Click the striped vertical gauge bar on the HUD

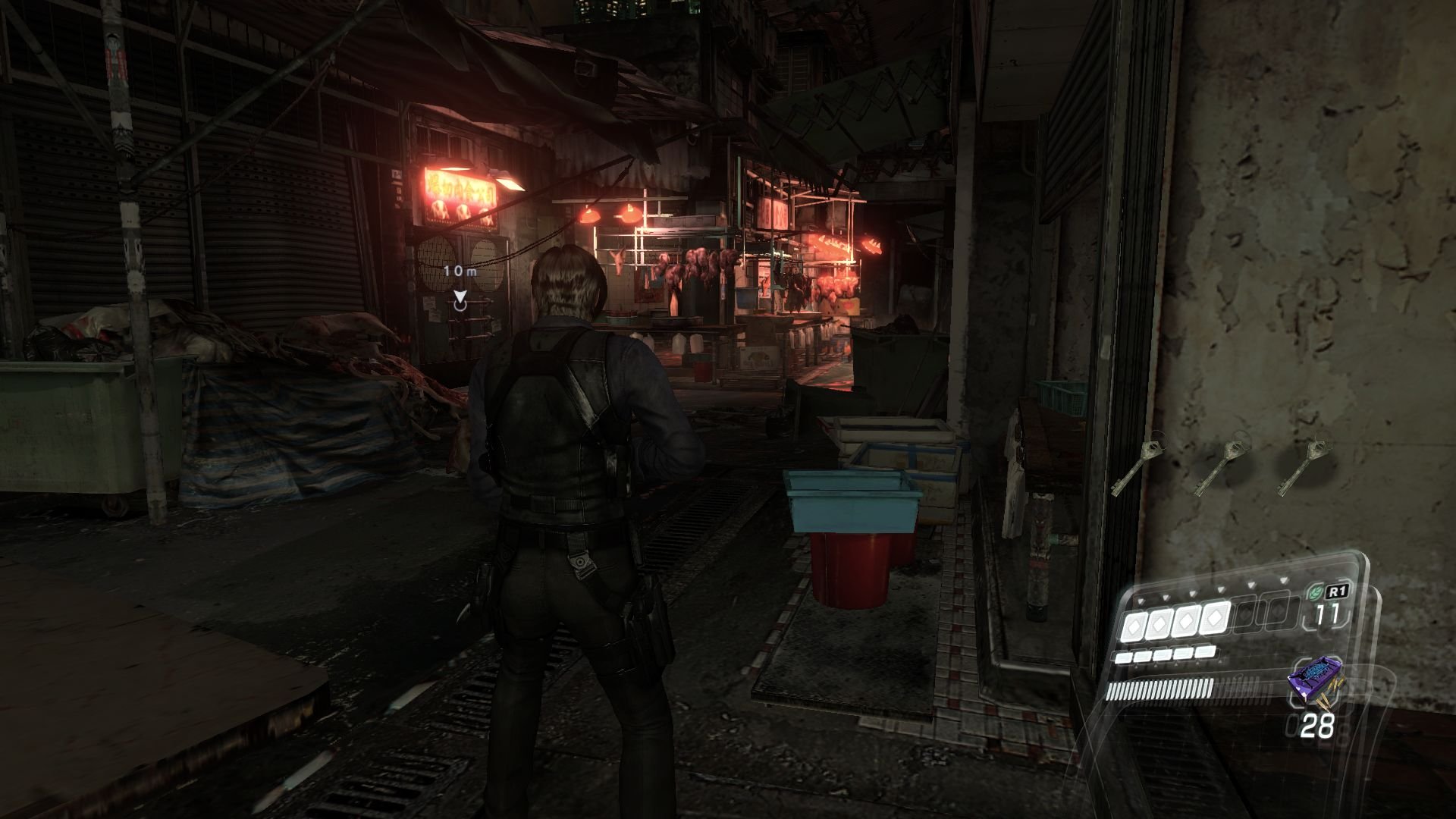[x=1162, y=690]
